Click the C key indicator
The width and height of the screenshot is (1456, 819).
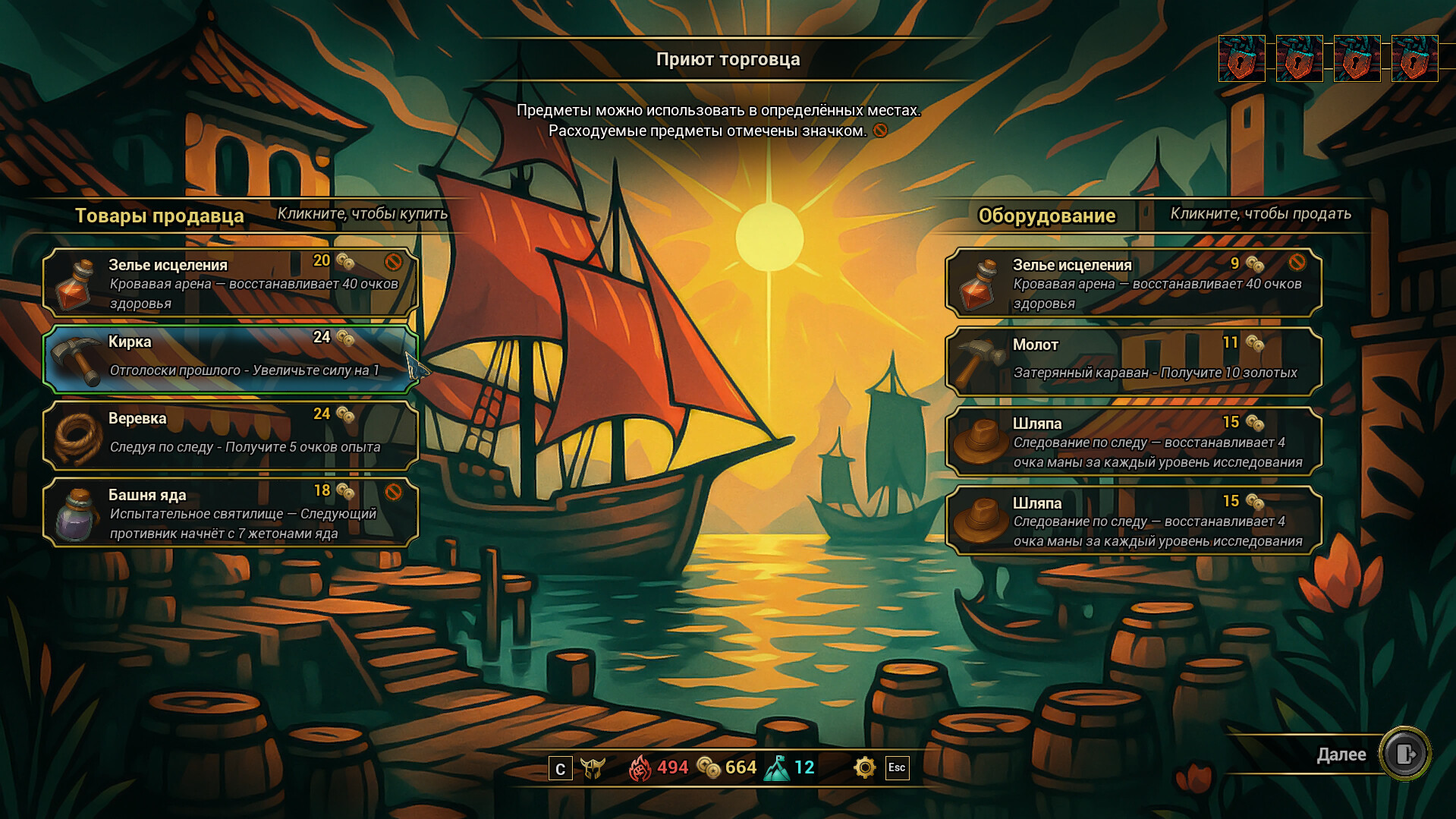coord(559,768)
